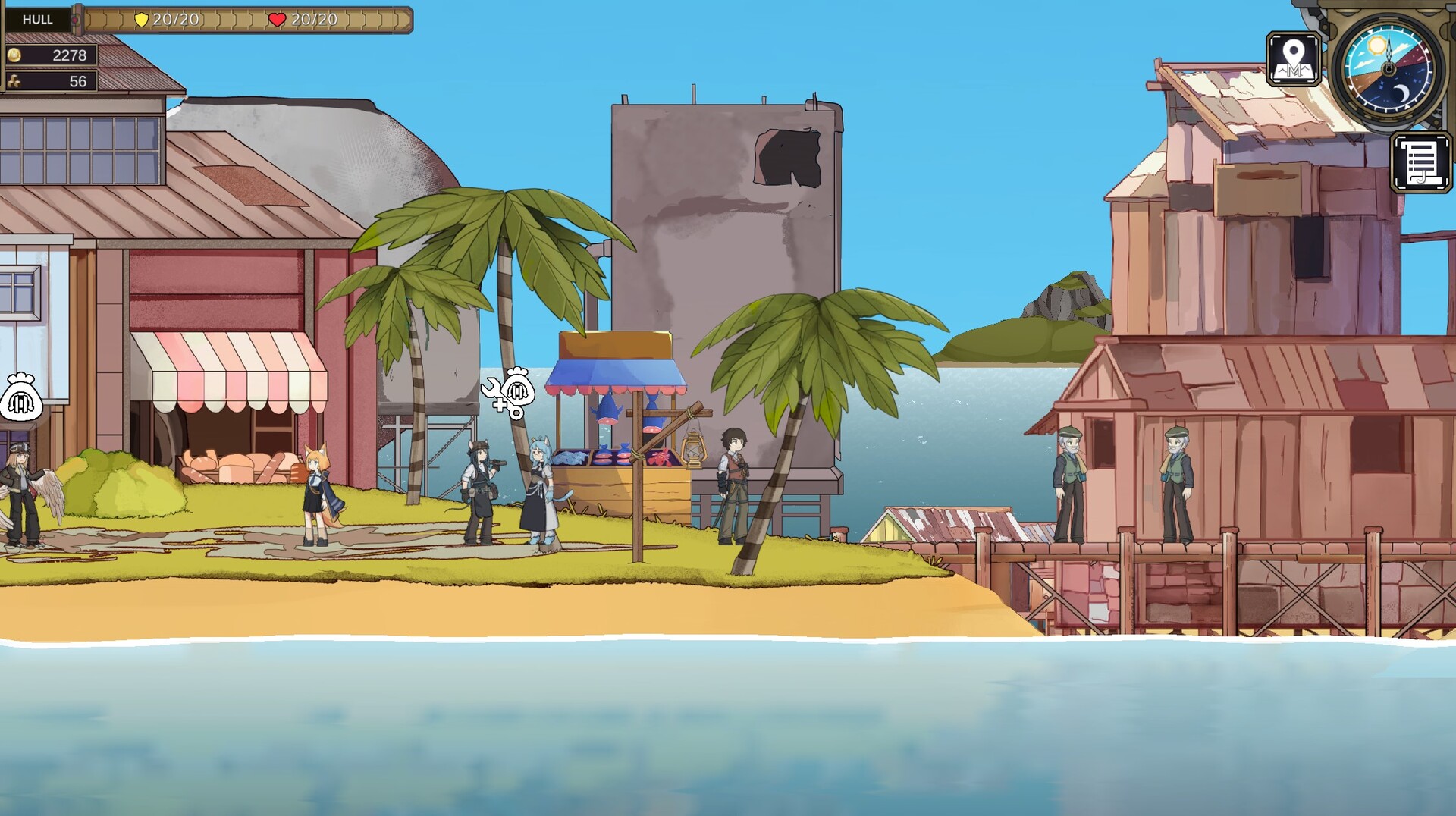Select the merchant bag icon near the wrench
The width and height of the screenshot is (1456, 816).
click(520, 389)
